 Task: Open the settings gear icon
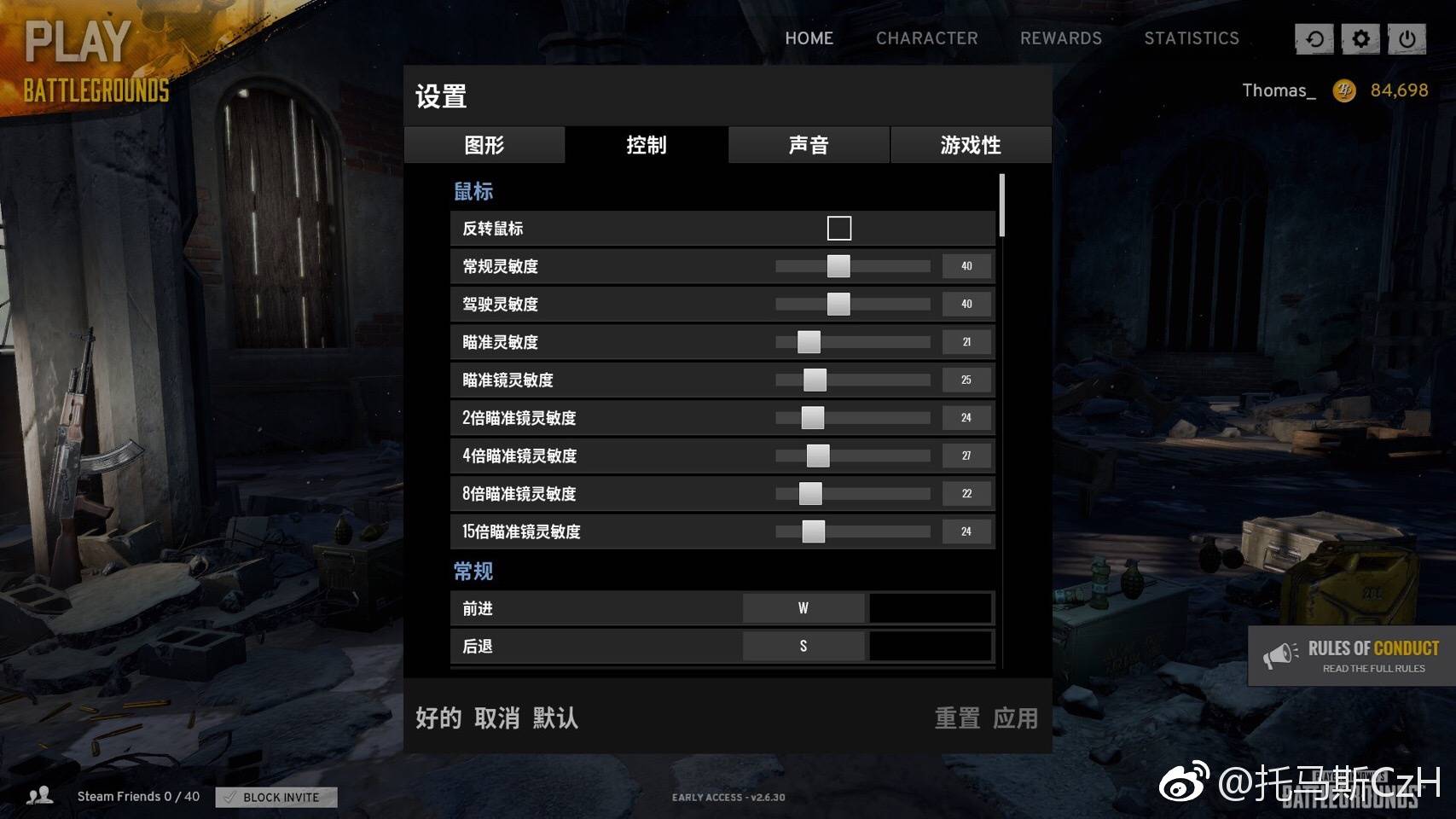1360,38
